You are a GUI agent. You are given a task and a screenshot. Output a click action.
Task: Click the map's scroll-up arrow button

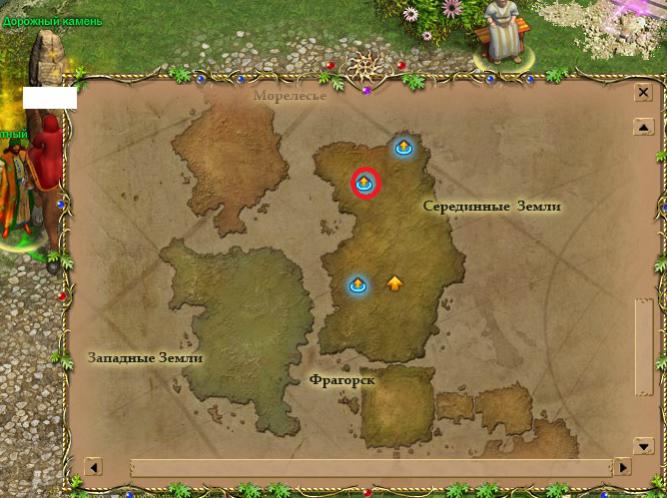644,127
